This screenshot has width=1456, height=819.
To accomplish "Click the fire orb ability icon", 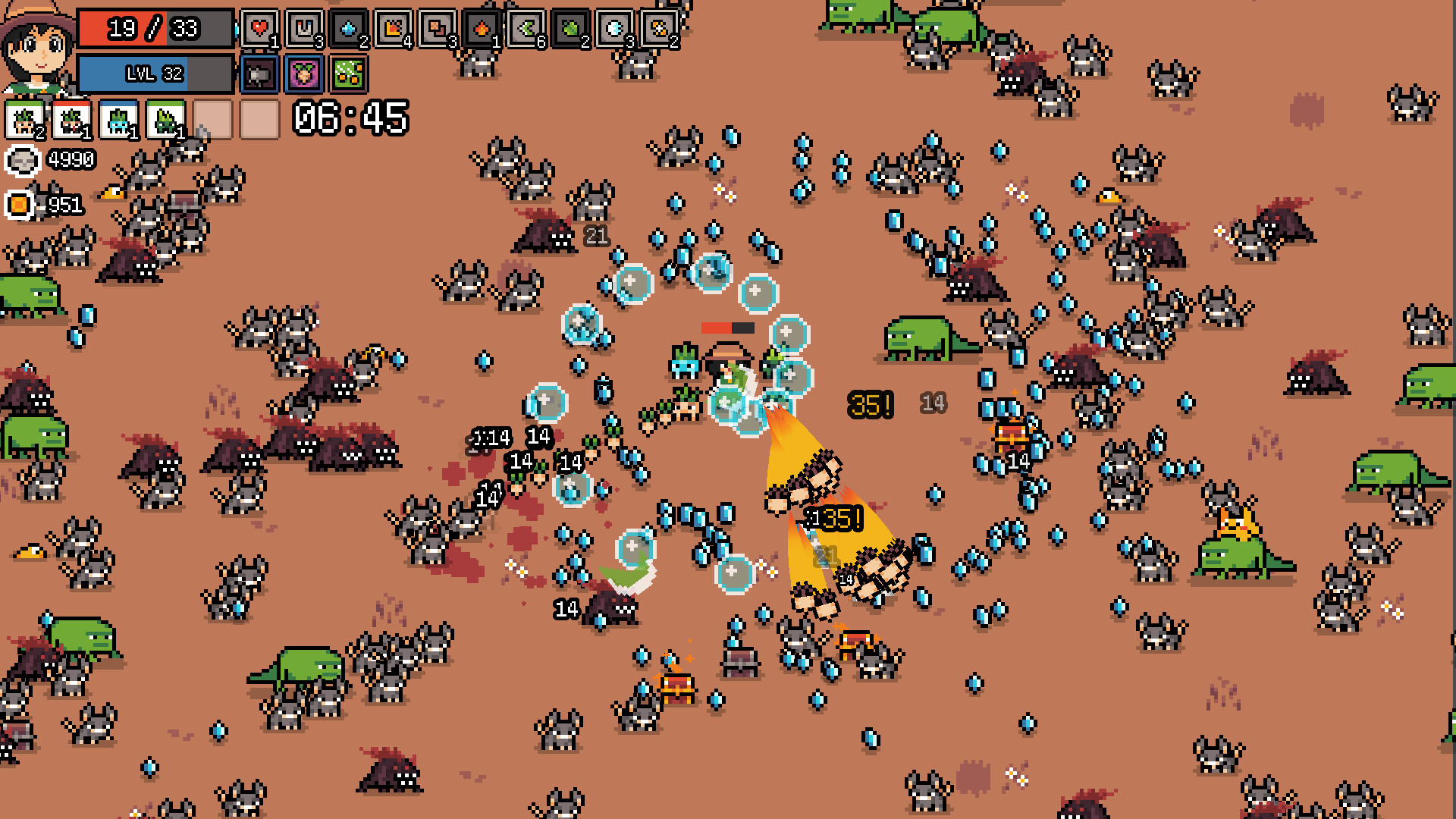I will tap(482, 29).
